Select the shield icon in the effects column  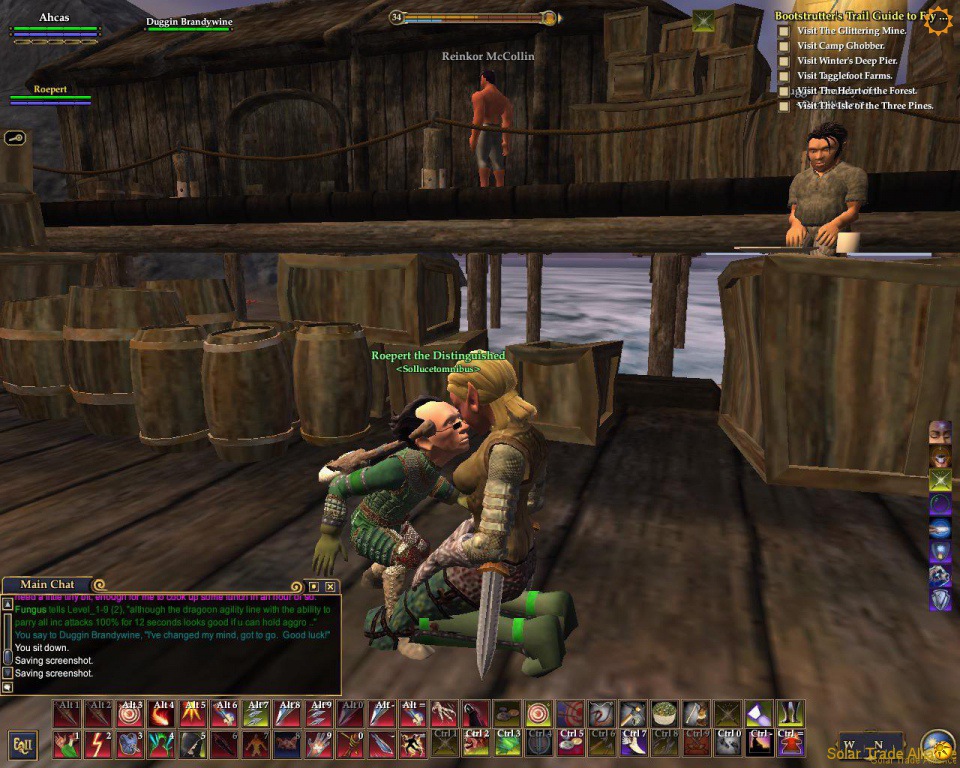940,600
